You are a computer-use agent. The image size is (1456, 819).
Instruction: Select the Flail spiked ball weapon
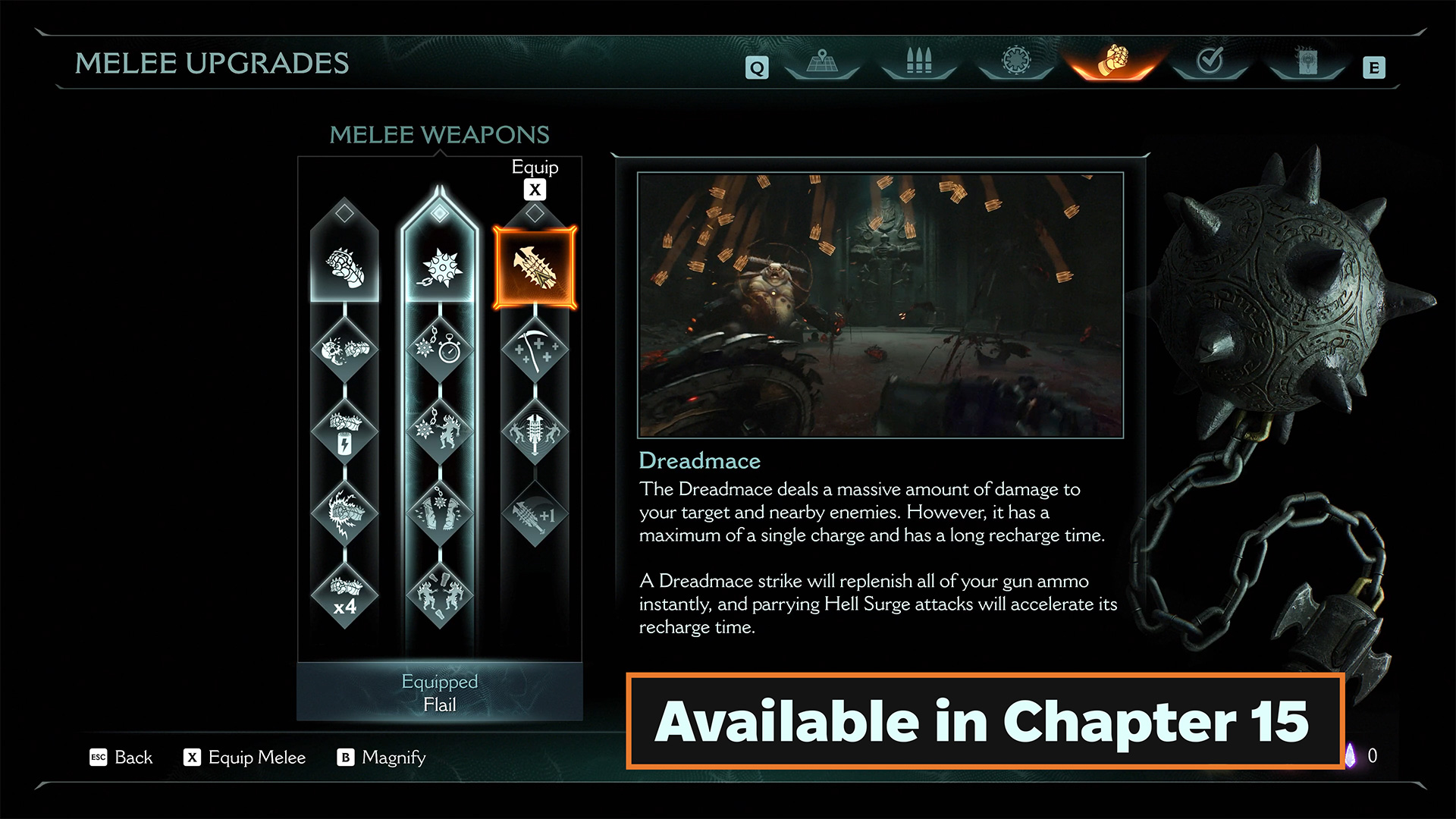point(440,268)
